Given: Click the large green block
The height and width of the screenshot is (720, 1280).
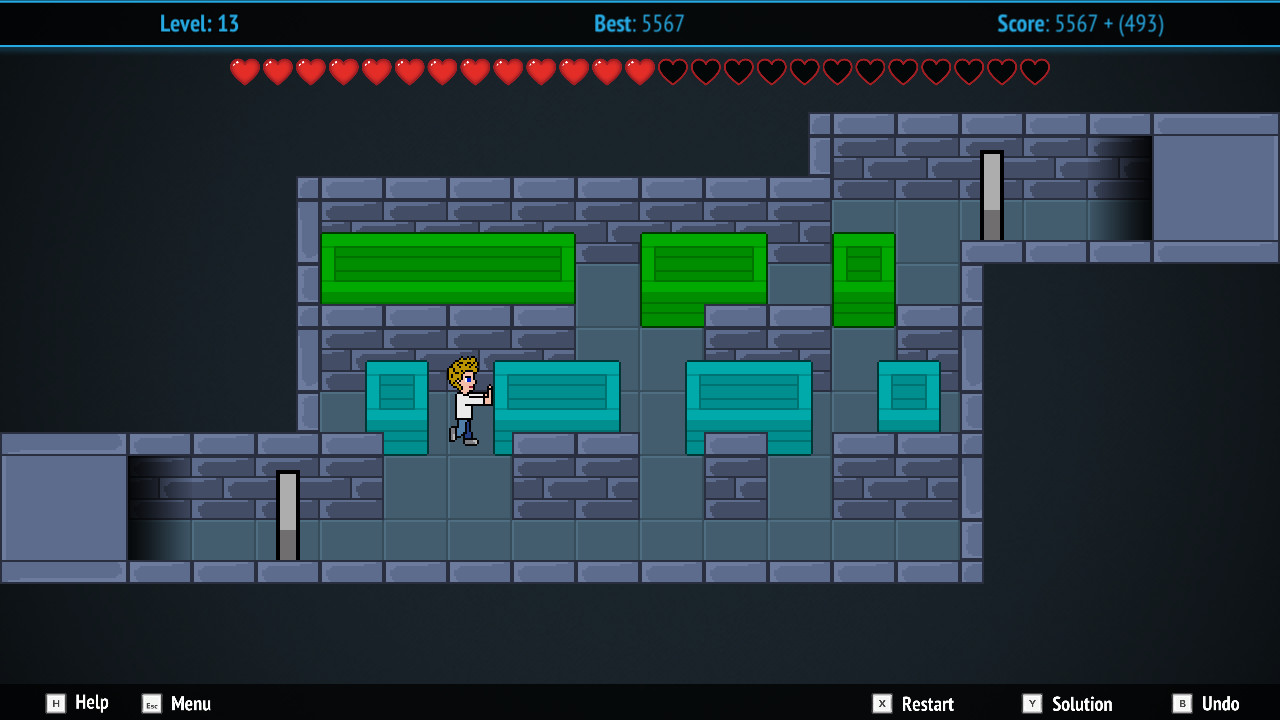Looking at the screenshot, I should [x=446, y=267].
